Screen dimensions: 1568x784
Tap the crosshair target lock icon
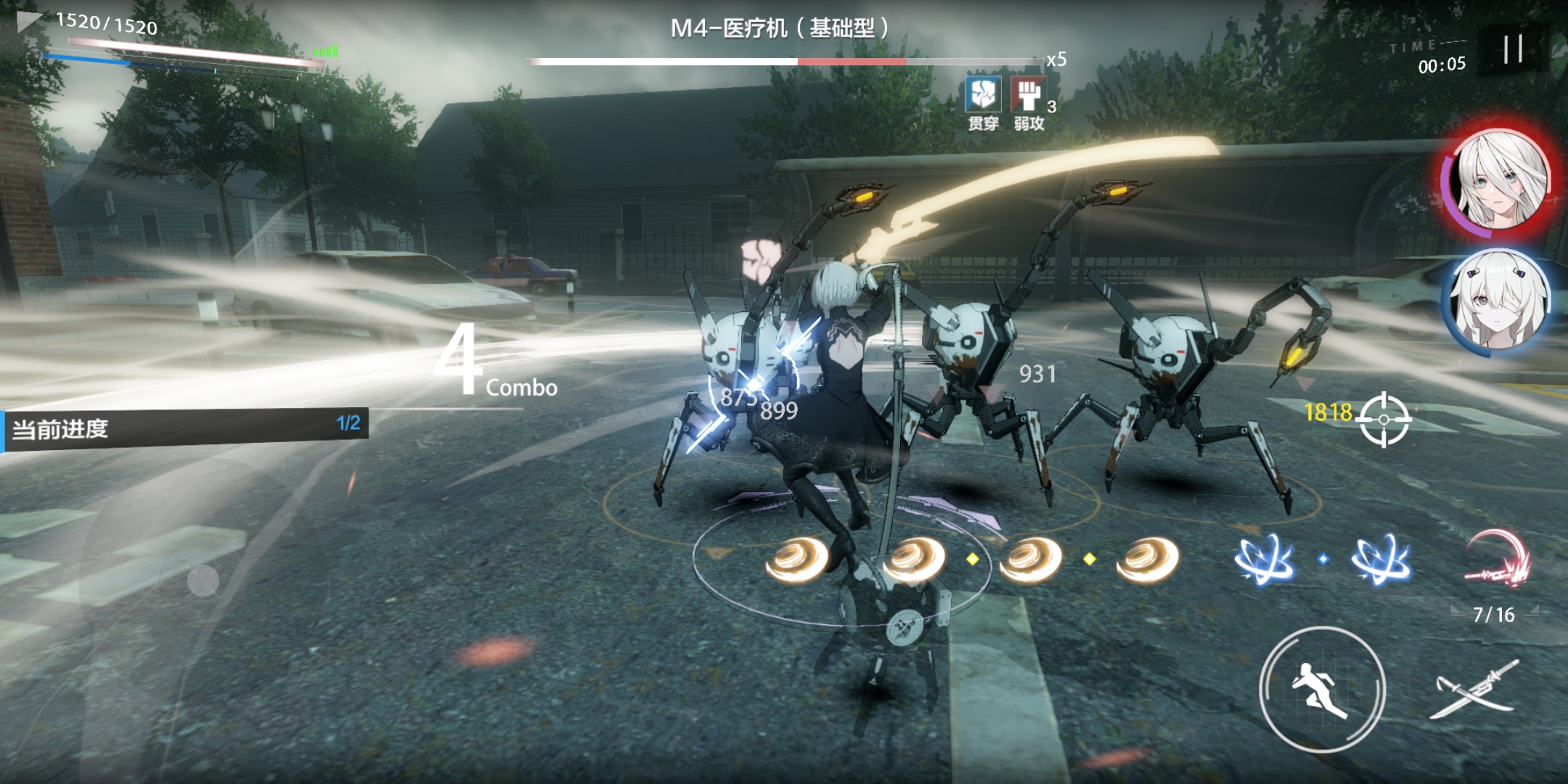(x=1384, y=420)
